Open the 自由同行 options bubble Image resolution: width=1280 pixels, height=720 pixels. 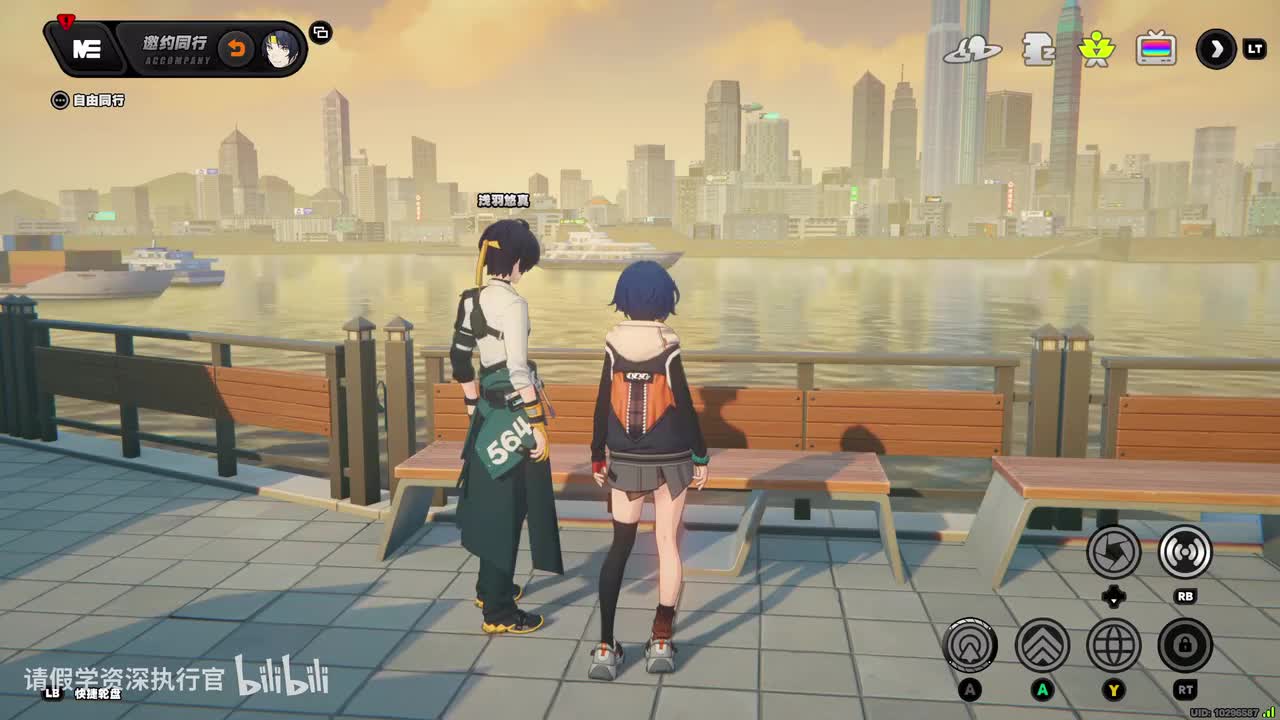(60, 100)
